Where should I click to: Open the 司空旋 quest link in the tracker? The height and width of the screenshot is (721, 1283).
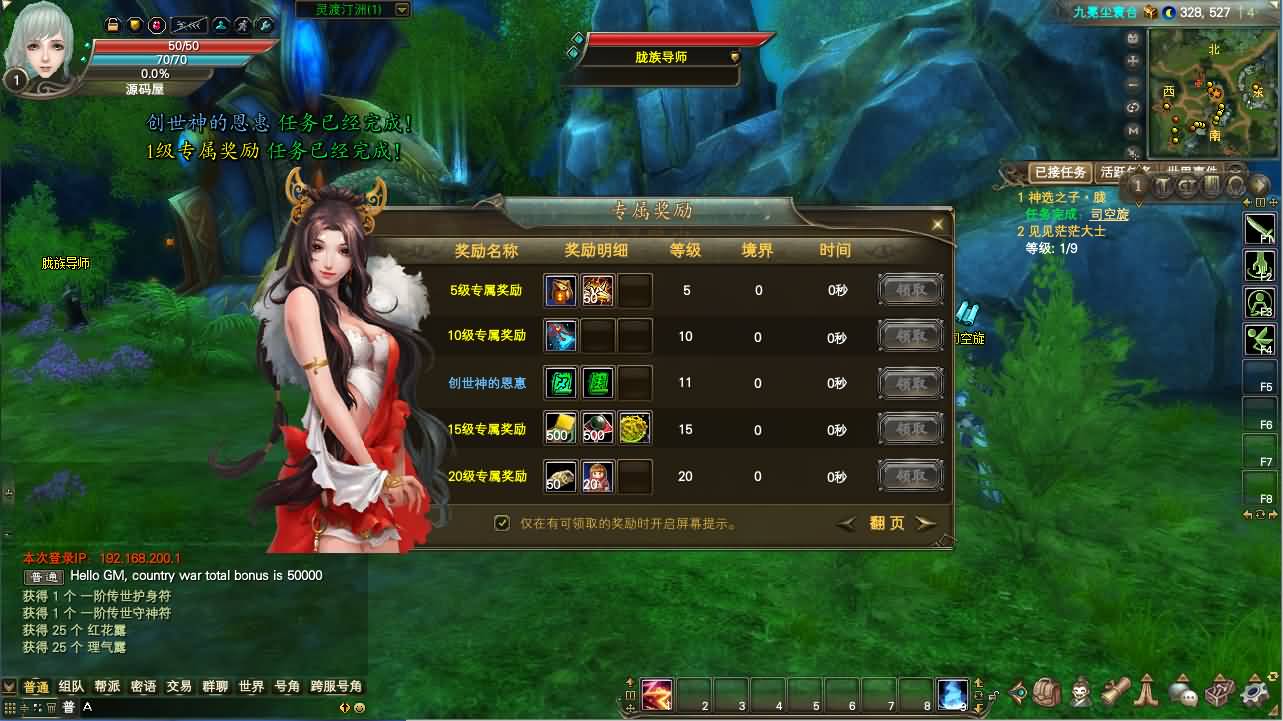tap(1111, 212)
